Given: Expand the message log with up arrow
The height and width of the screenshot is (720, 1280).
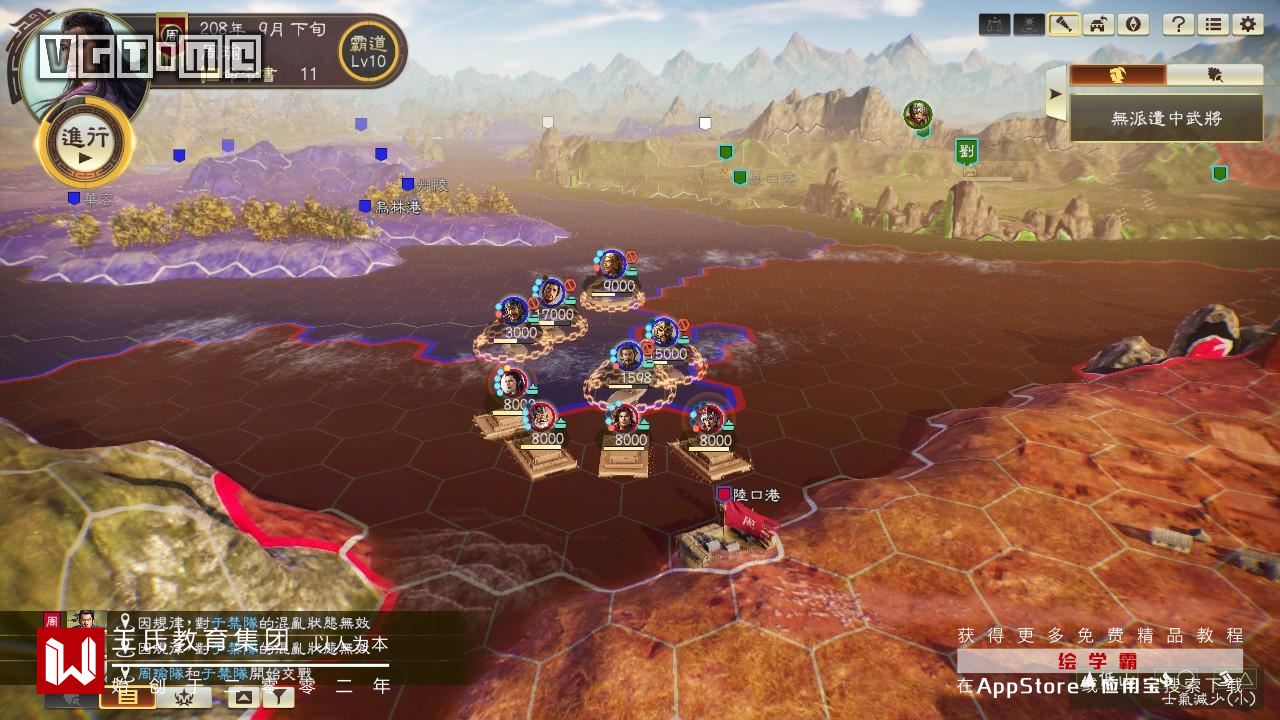Looking at the screenshot, I should pos(245,697).
